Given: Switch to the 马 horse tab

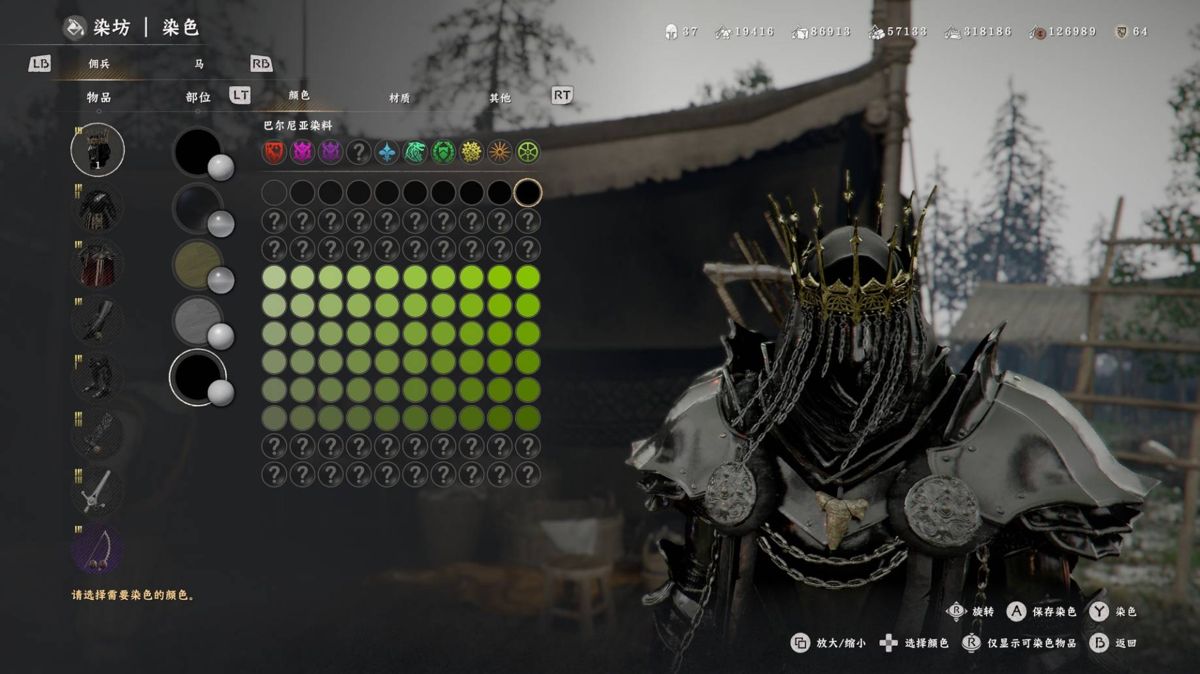Looking at the screenshot, I should click(200, 64).
